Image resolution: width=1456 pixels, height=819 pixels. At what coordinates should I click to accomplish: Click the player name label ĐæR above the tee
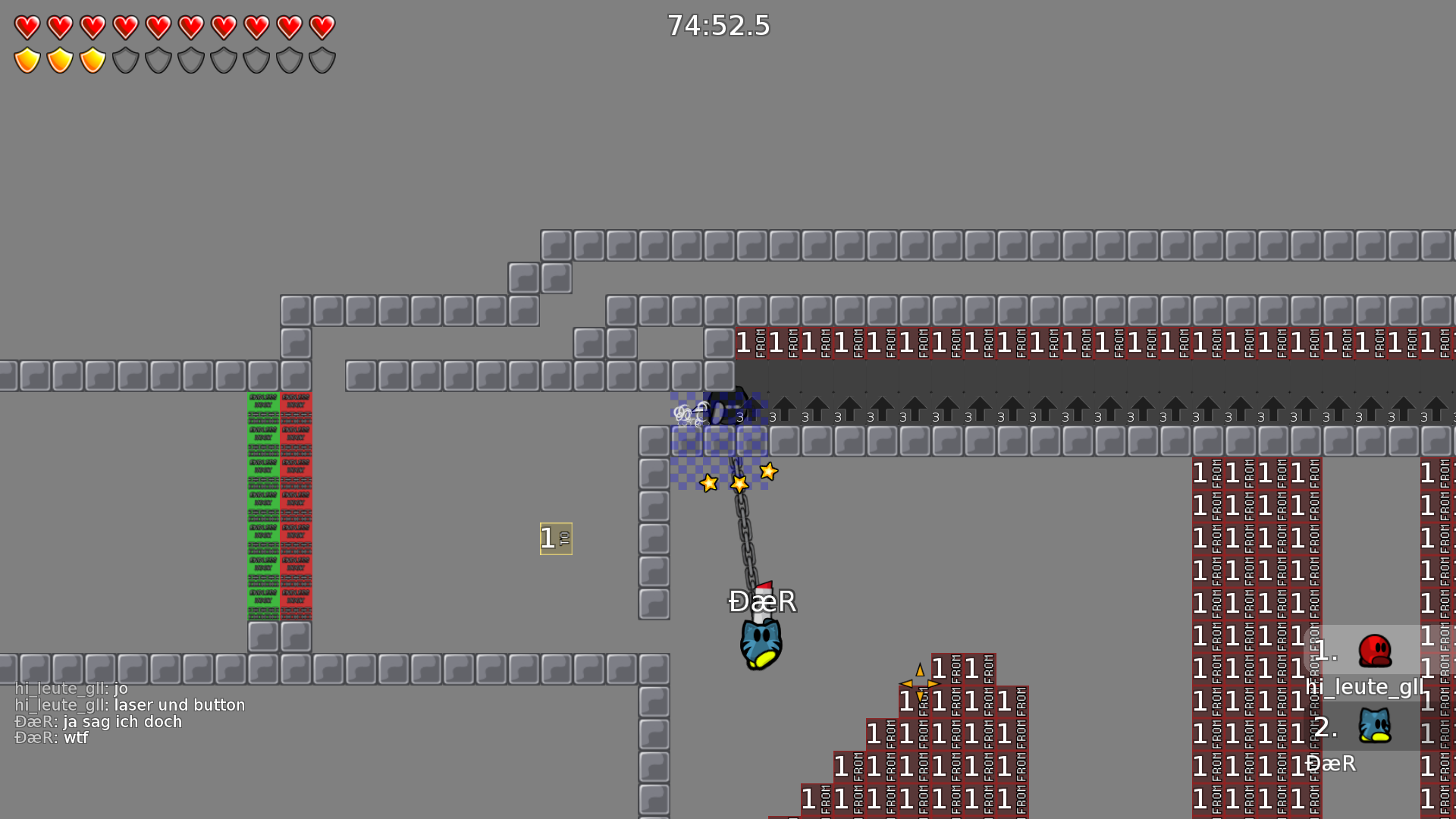coord(761,601)
